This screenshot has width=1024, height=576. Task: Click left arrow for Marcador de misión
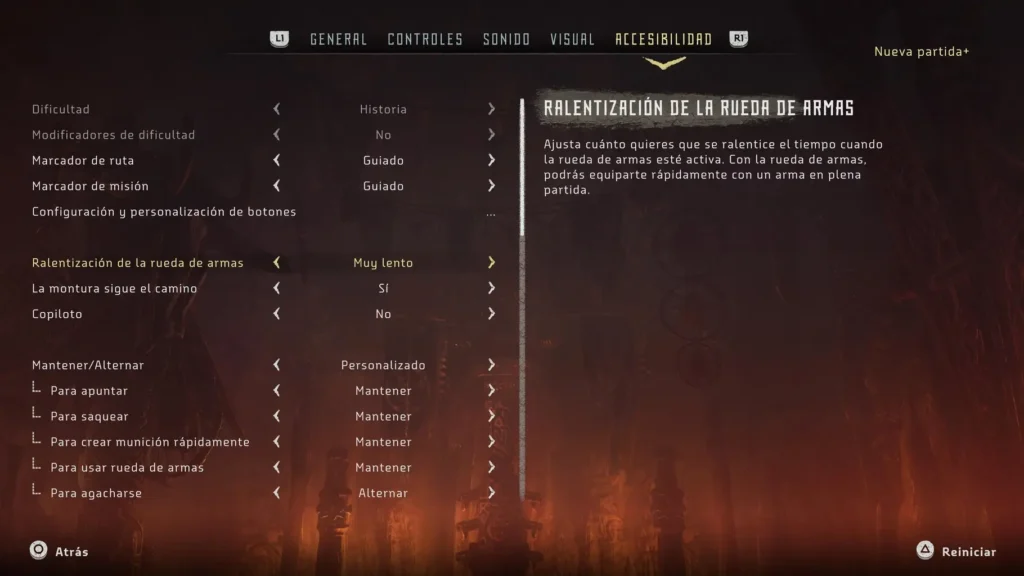pos(277,186)
